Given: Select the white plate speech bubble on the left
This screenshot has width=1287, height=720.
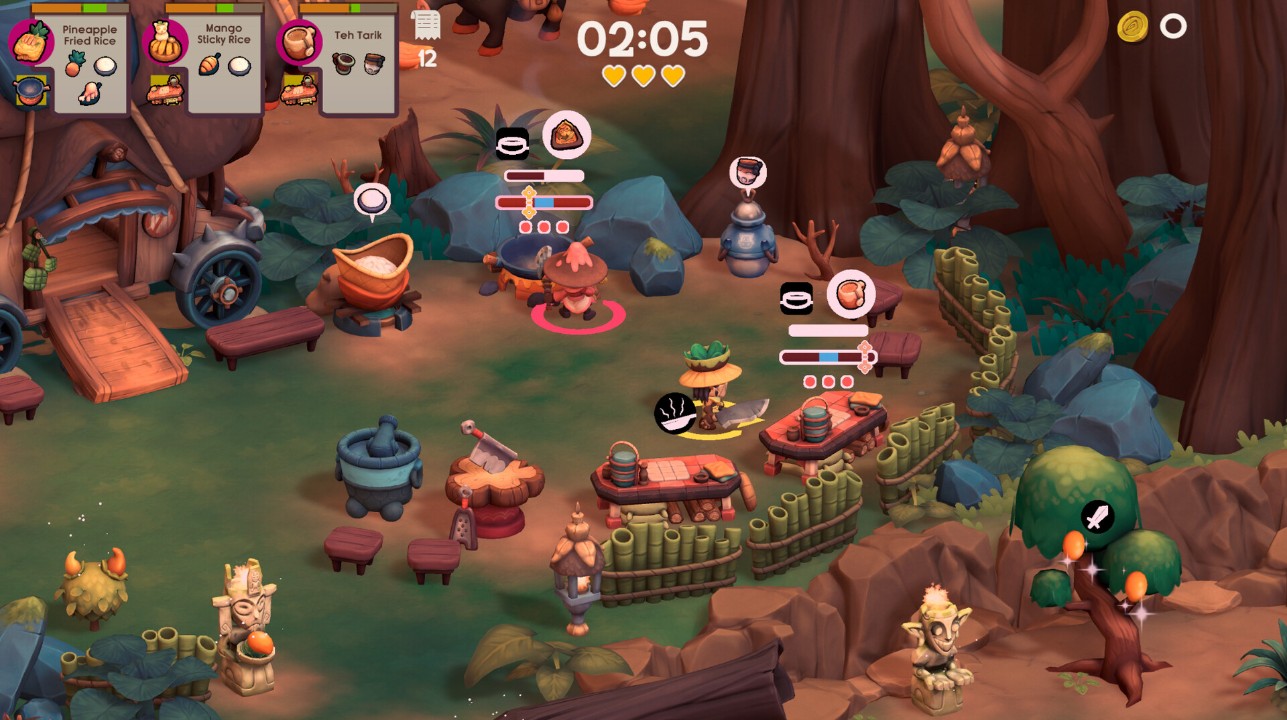Looking at the screenshot, I should (x=371, y=197).
